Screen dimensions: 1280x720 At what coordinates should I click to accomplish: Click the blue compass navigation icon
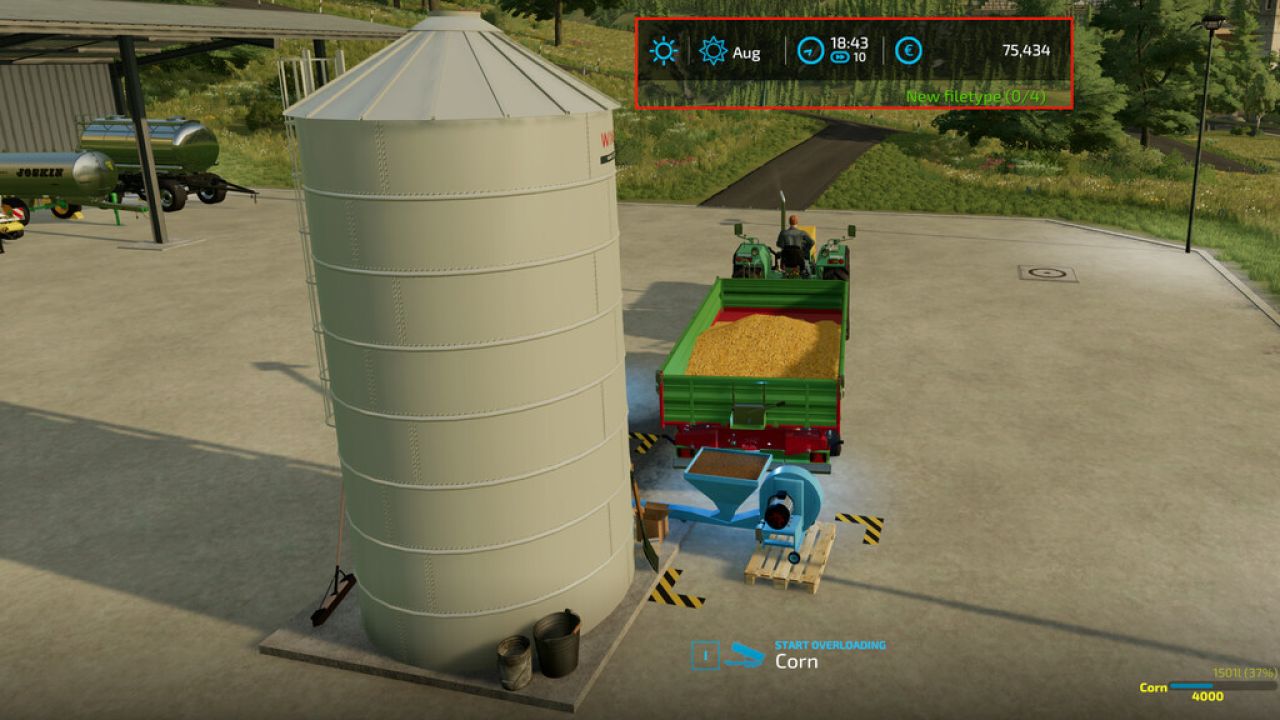809,50
